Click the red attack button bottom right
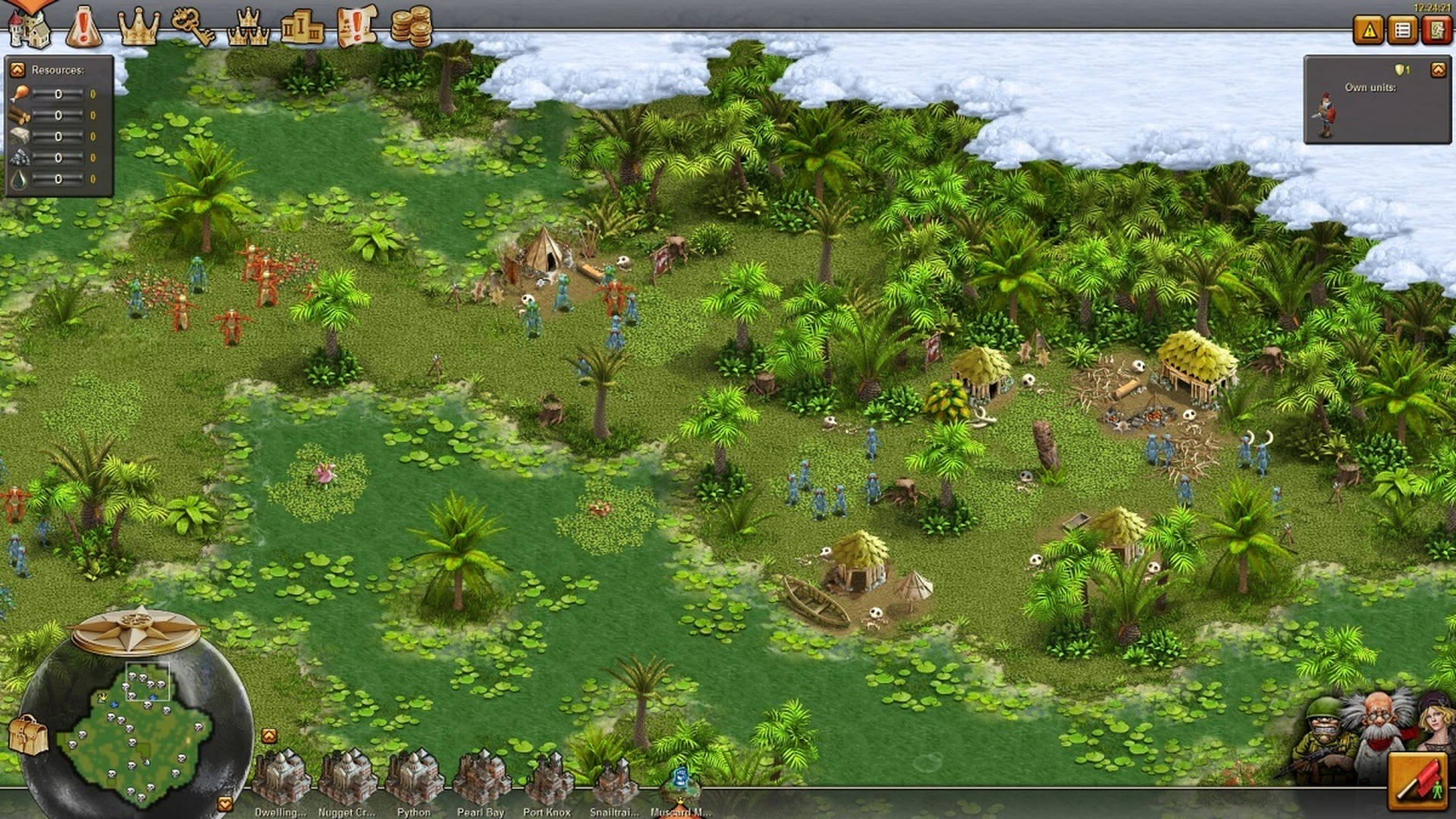1456x819 pixels. point(1417,783)
